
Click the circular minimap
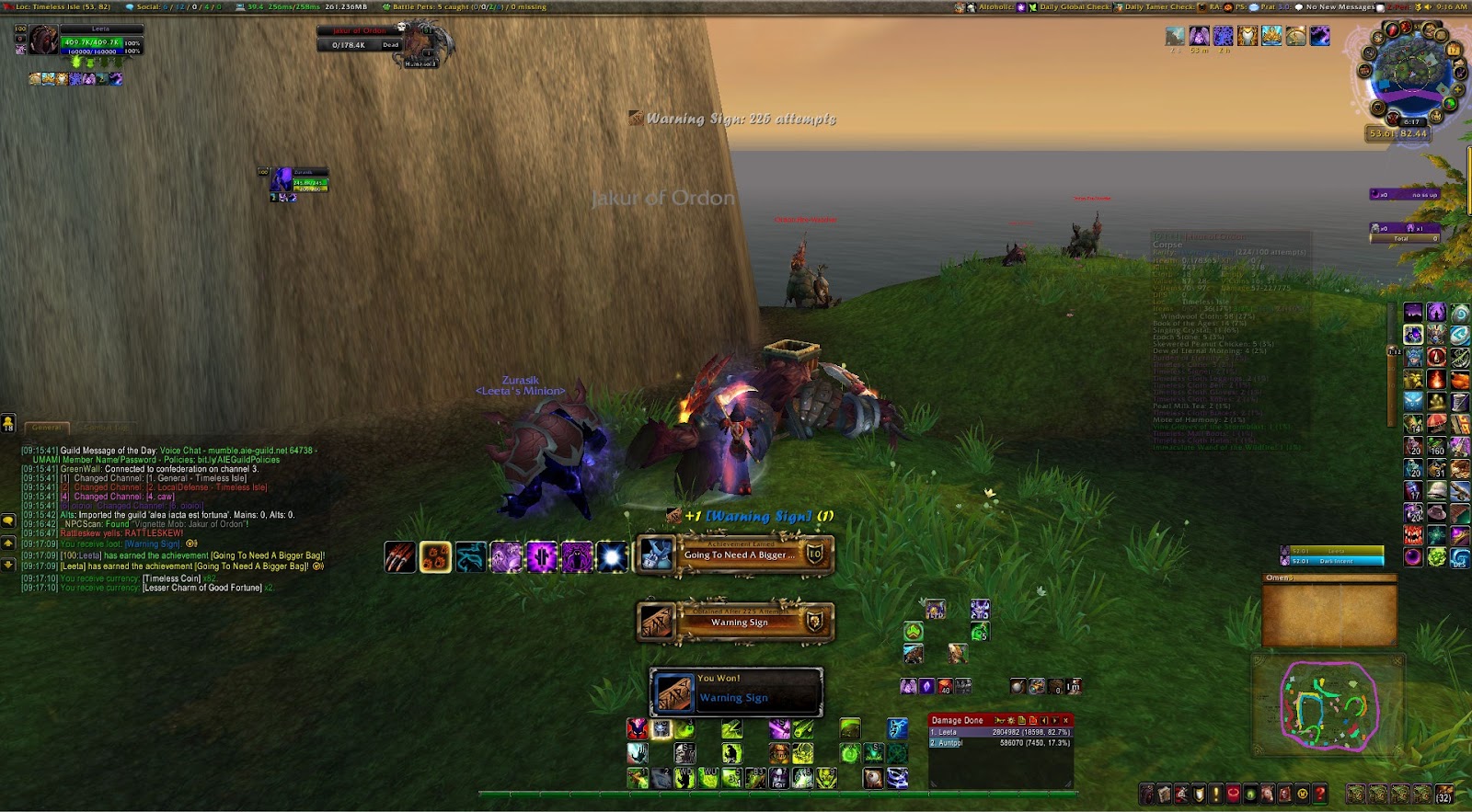(1409, 74)
